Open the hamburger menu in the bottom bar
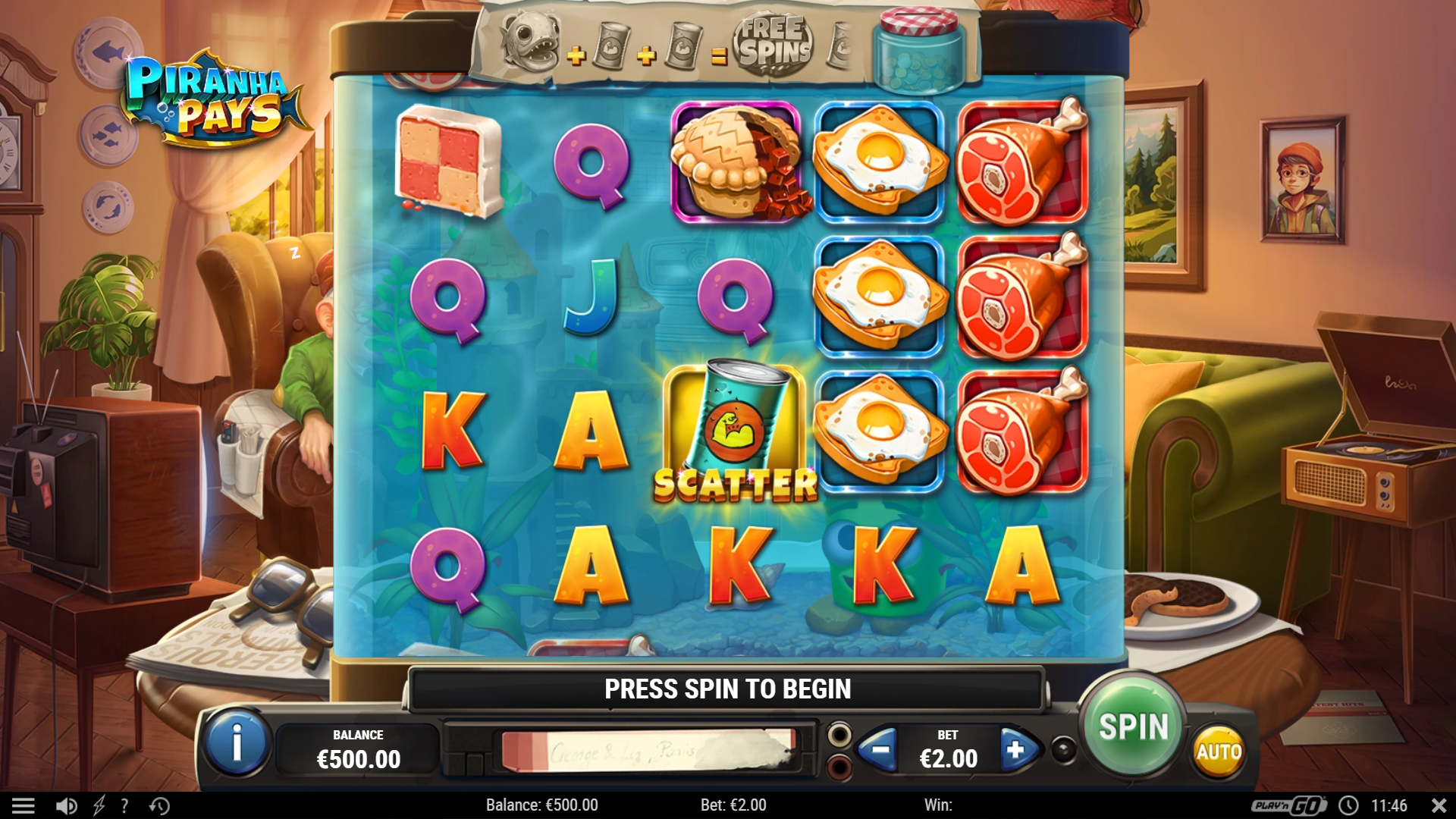Screen dimensions: 1456x819 pos(24,805)
